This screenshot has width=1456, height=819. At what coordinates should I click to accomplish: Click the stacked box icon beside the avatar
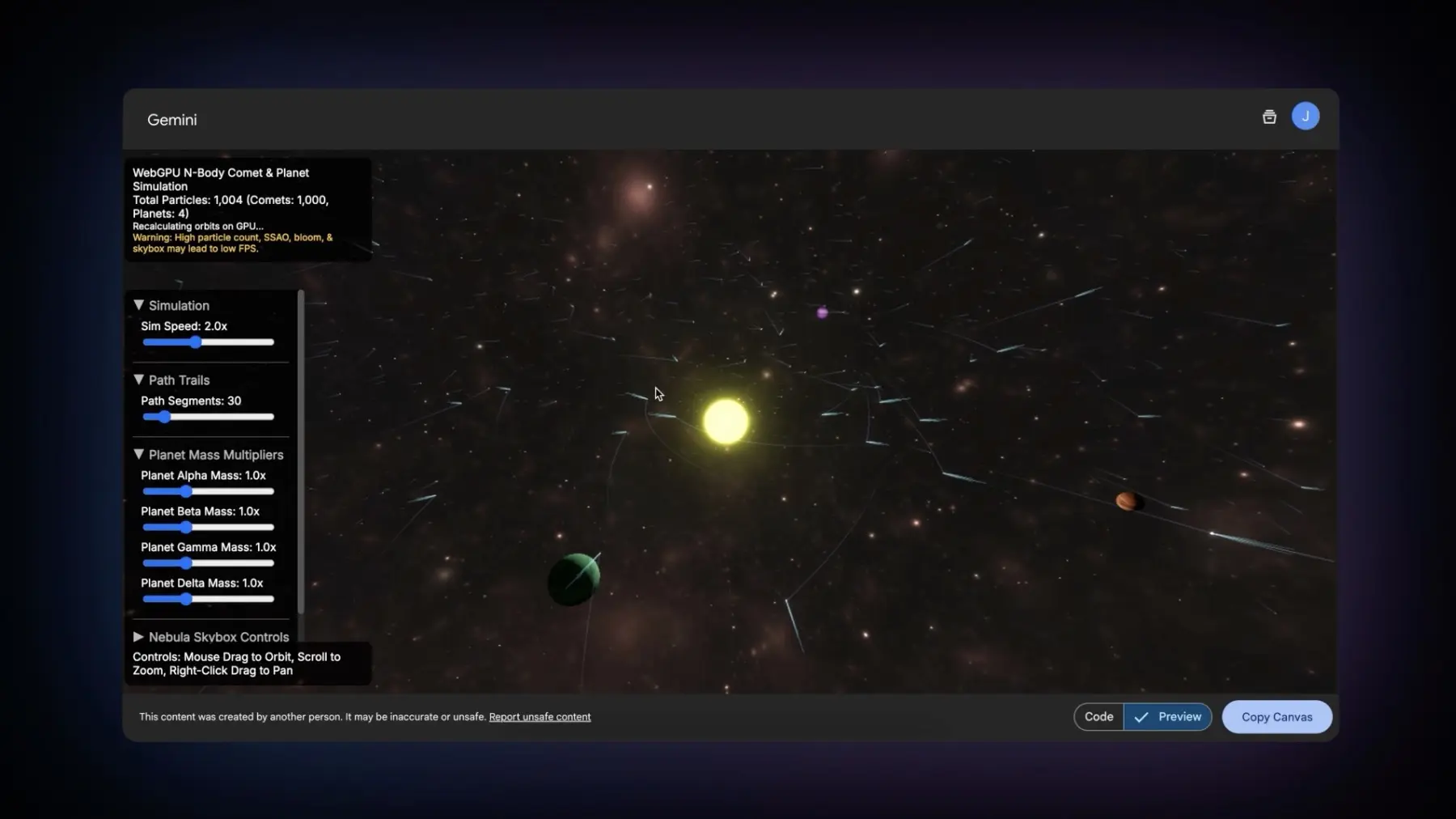tap(1269, 117)
